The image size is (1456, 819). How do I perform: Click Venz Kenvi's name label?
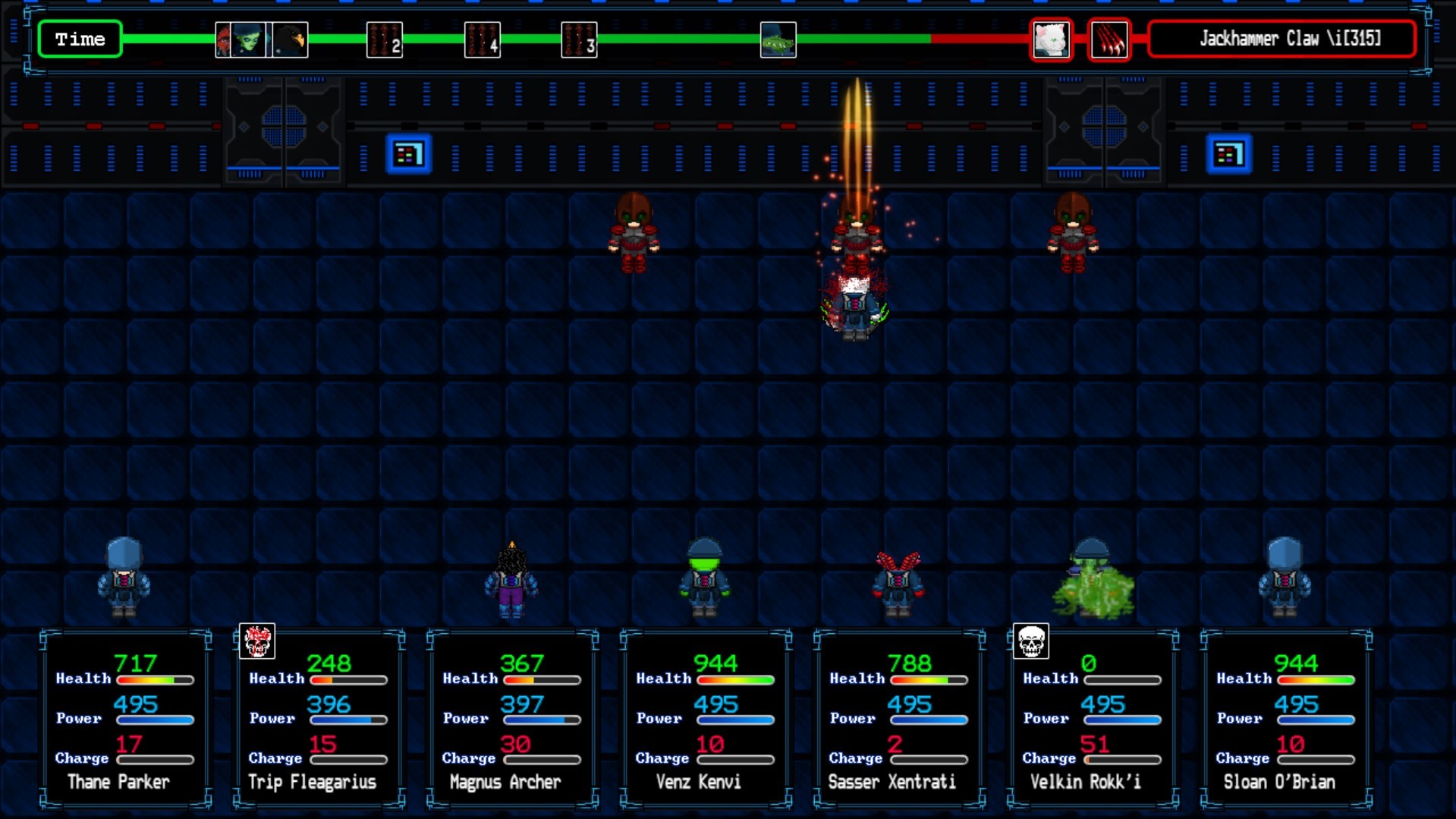(699, 782)
